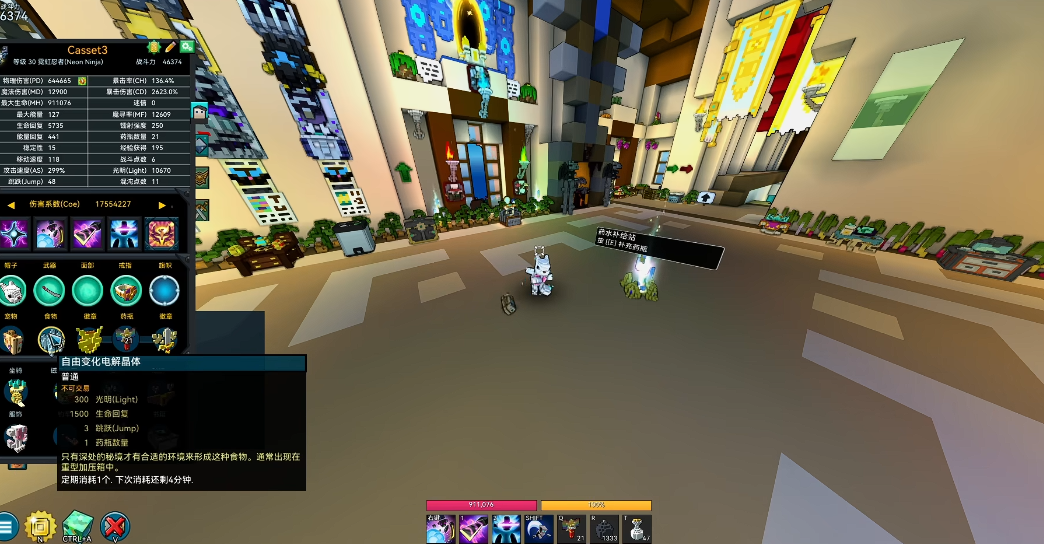Click the pencil edit icon beside Casset3

(171, 47)
